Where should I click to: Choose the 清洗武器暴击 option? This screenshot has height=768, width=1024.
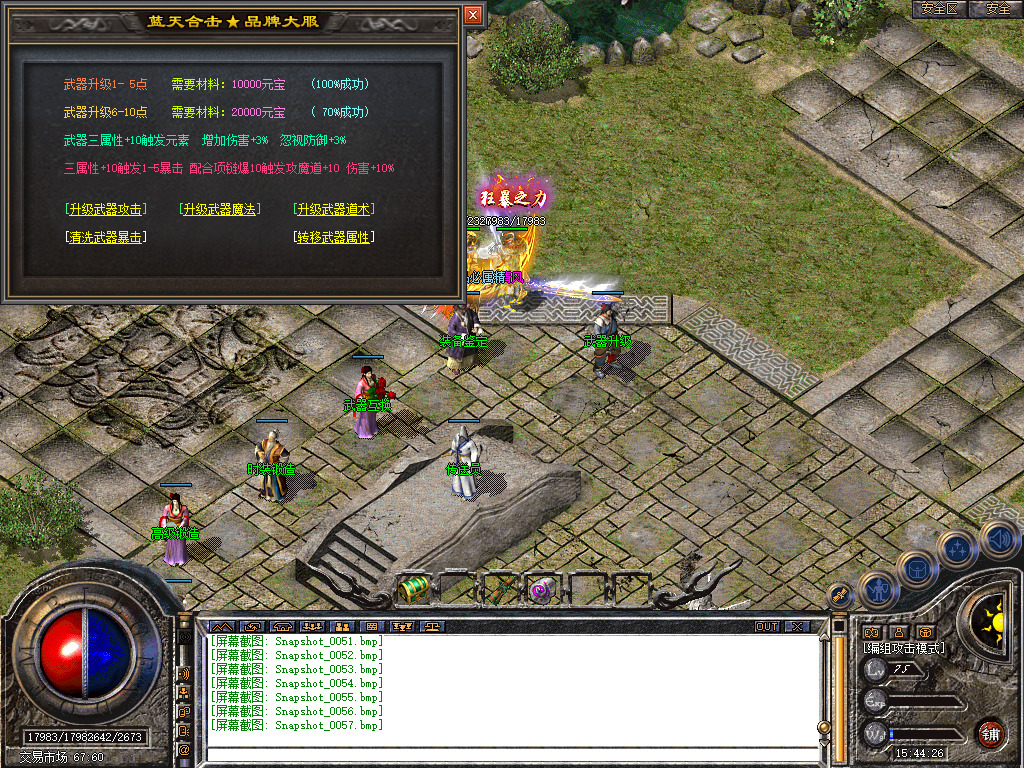pyautogui.click(x=104, y=237)
